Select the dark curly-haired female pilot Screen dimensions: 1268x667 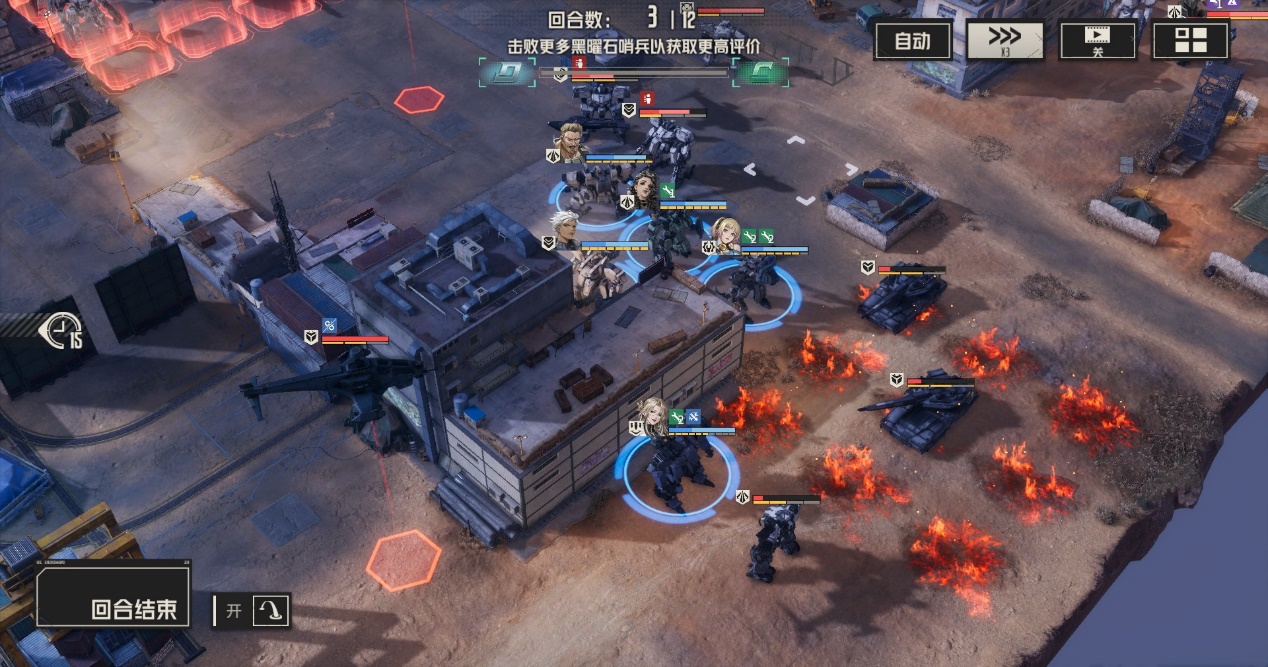tap(645, 187)
